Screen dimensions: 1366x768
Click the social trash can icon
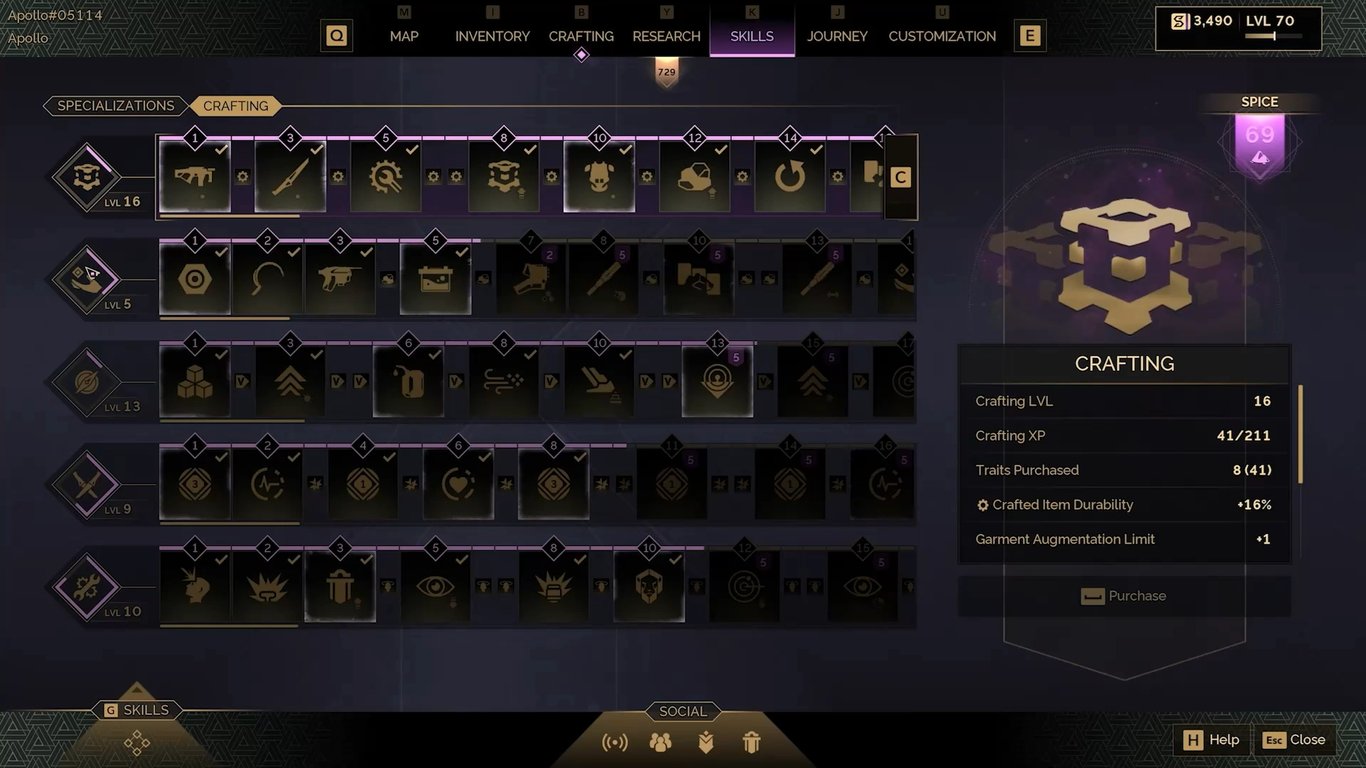pos(752,742)
